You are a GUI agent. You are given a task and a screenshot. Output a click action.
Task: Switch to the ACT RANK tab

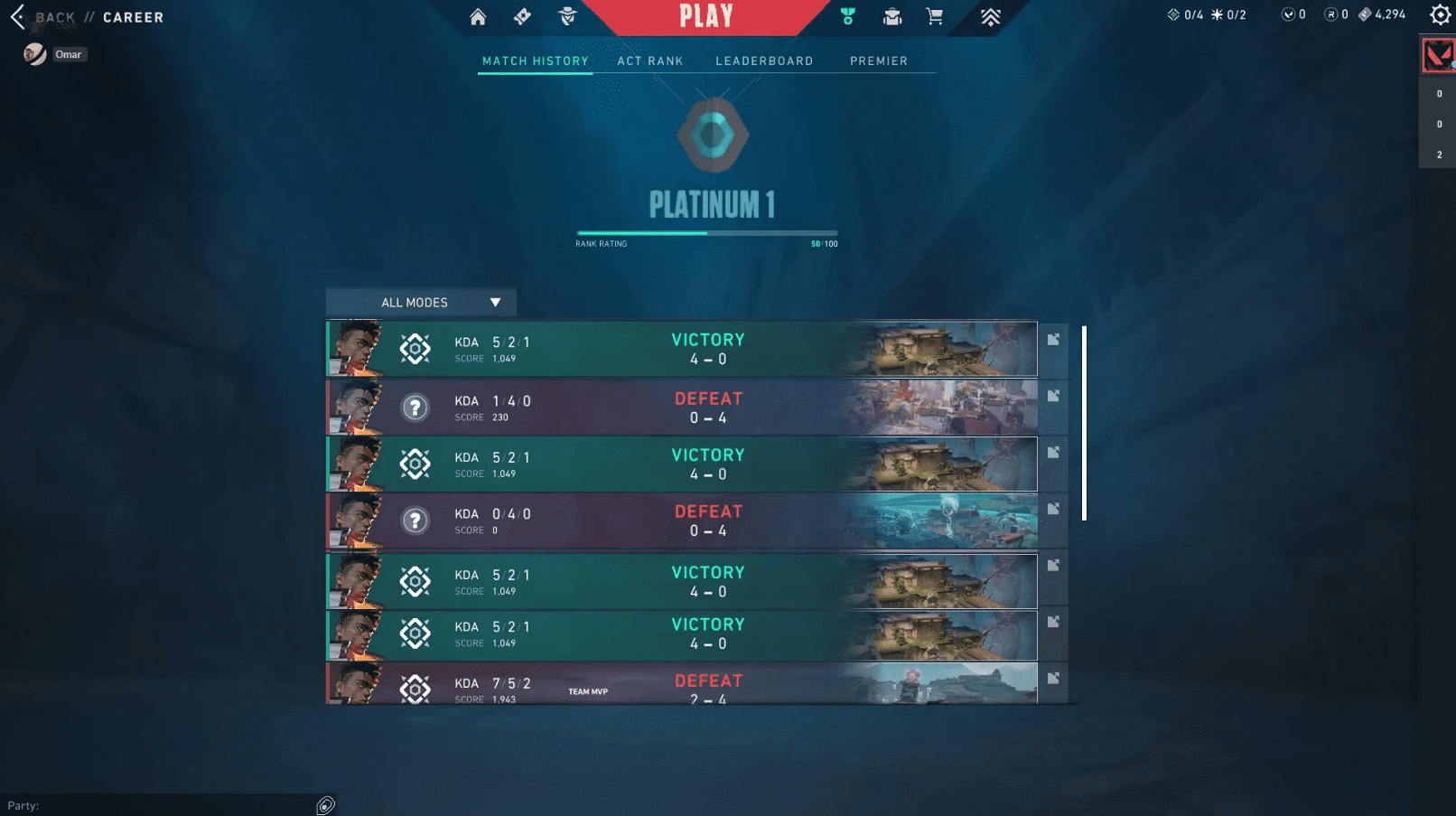tap(649, 61)
